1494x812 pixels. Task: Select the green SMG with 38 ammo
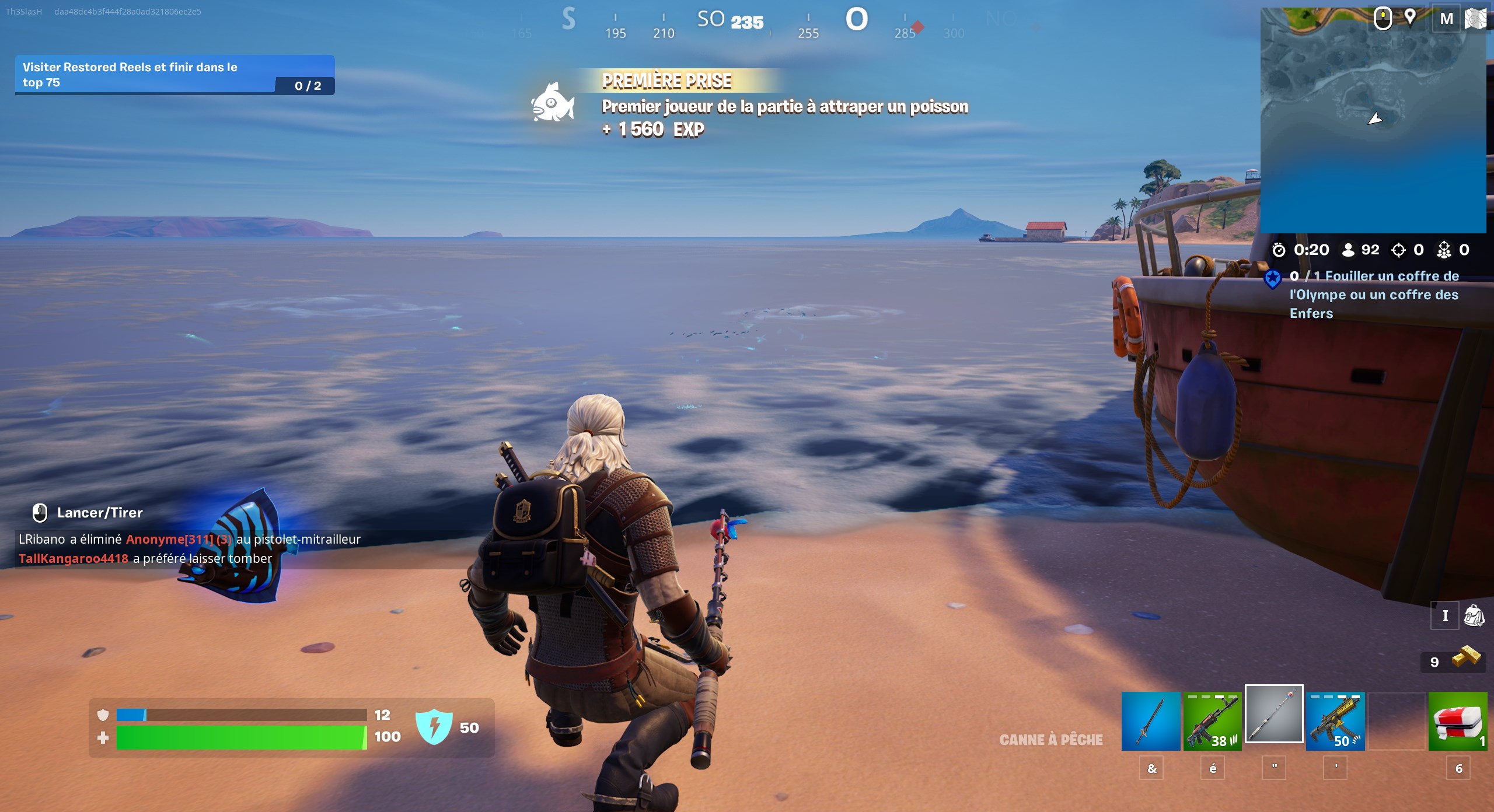(x=1214, y=722)
